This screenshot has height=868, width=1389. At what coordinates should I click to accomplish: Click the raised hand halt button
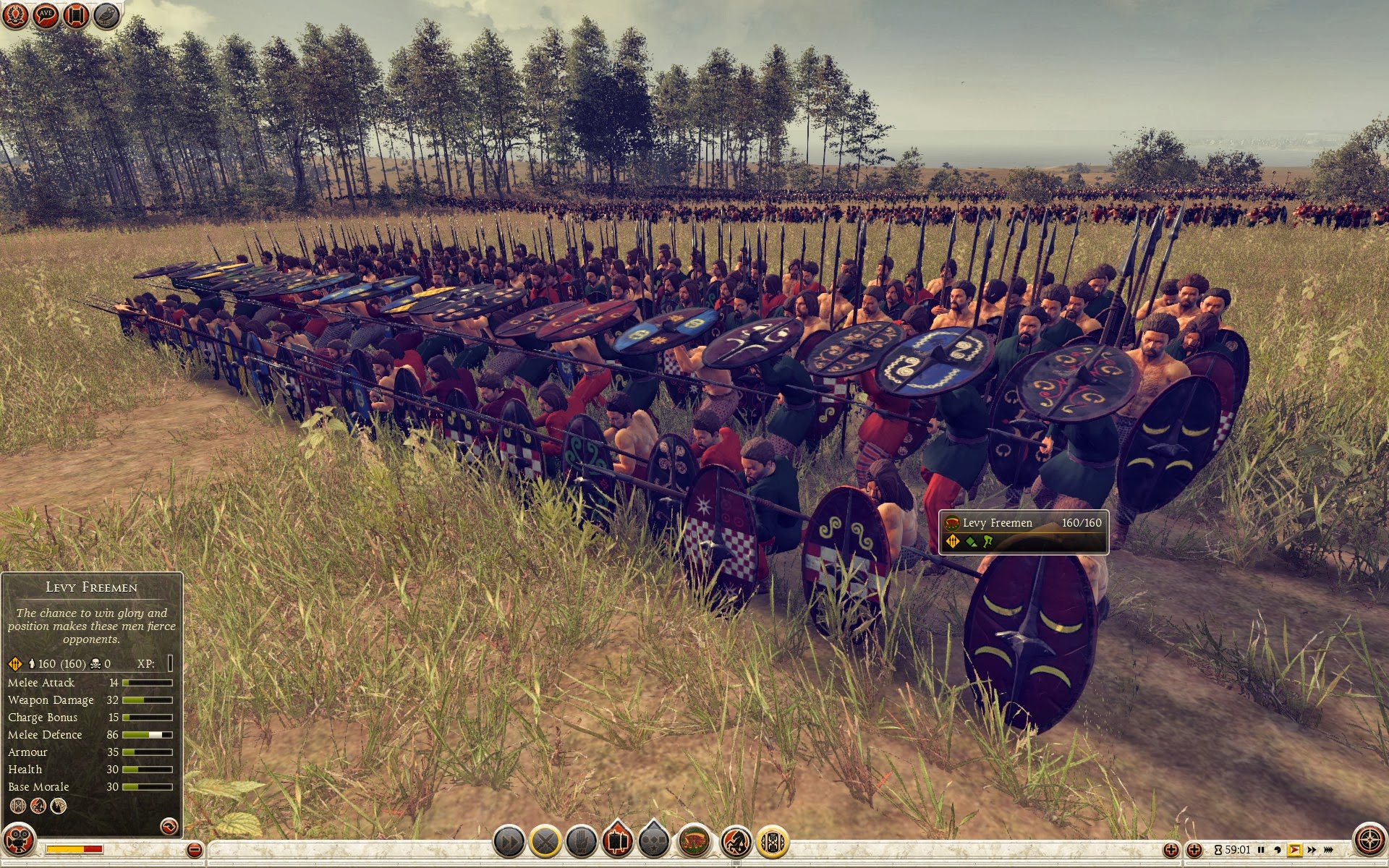point(581,842)
